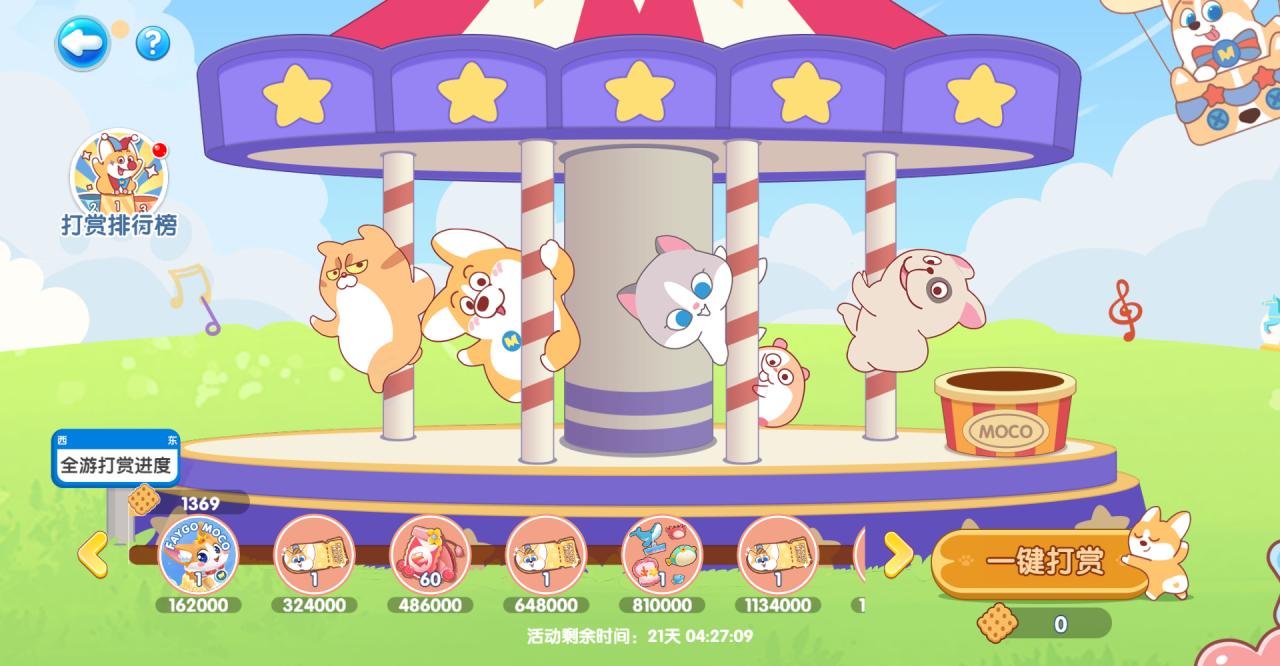Select the 810000 milestone reward
Image resolution: width=1280 pixels, height=666 pixels.
pos(662,555)
